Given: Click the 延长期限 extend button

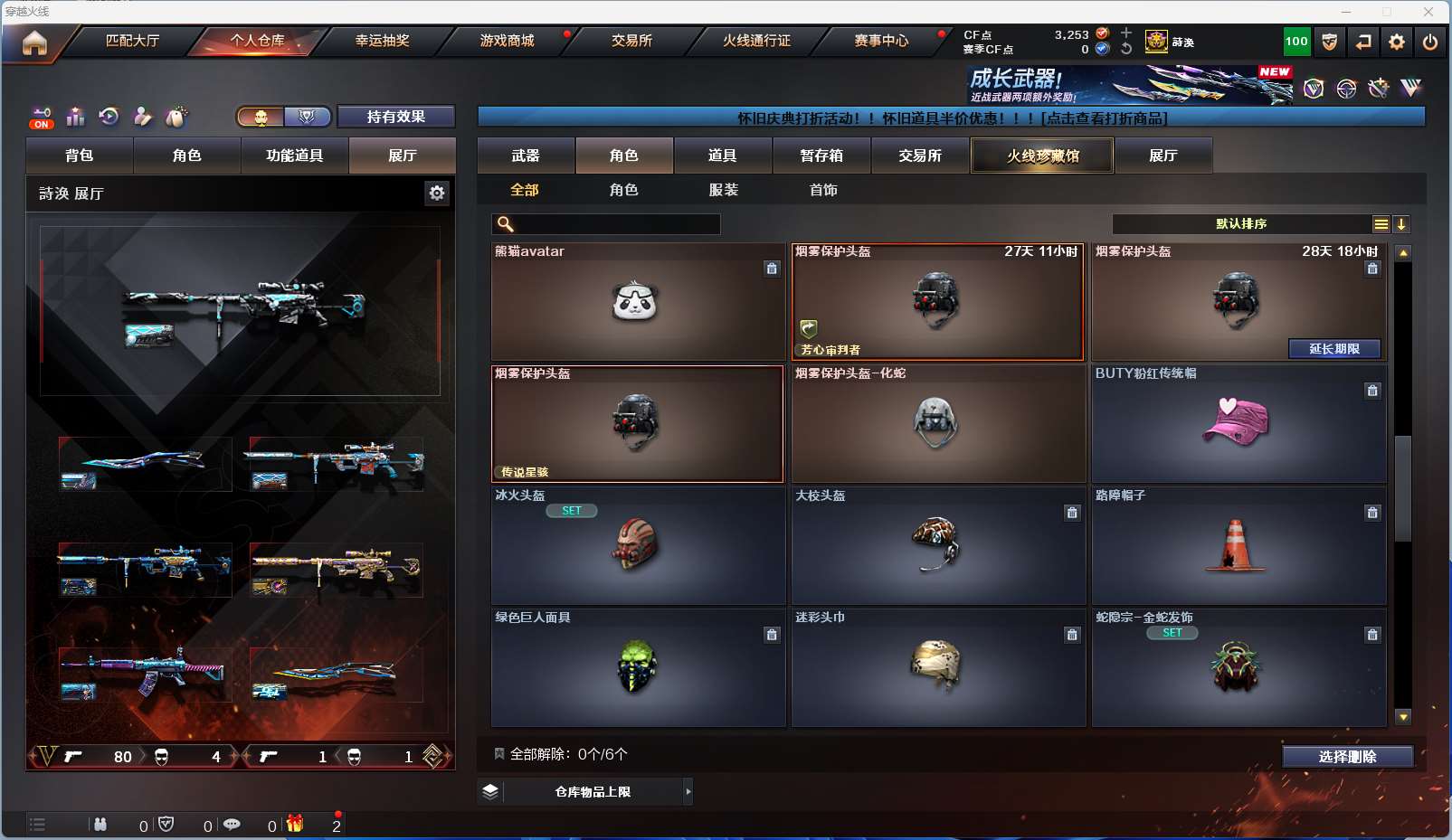Looking at the screenshot, I should (1334, 349).
